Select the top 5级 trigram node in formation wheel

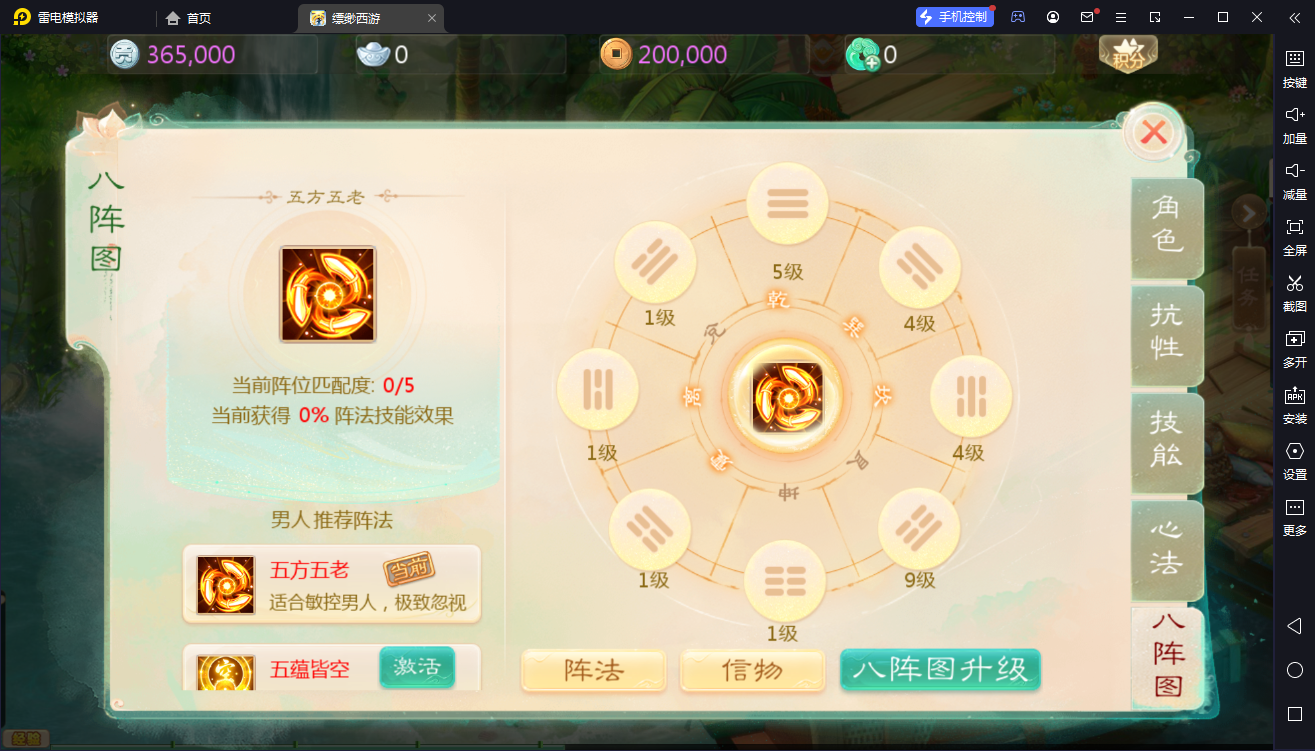[x=787, y=202]
